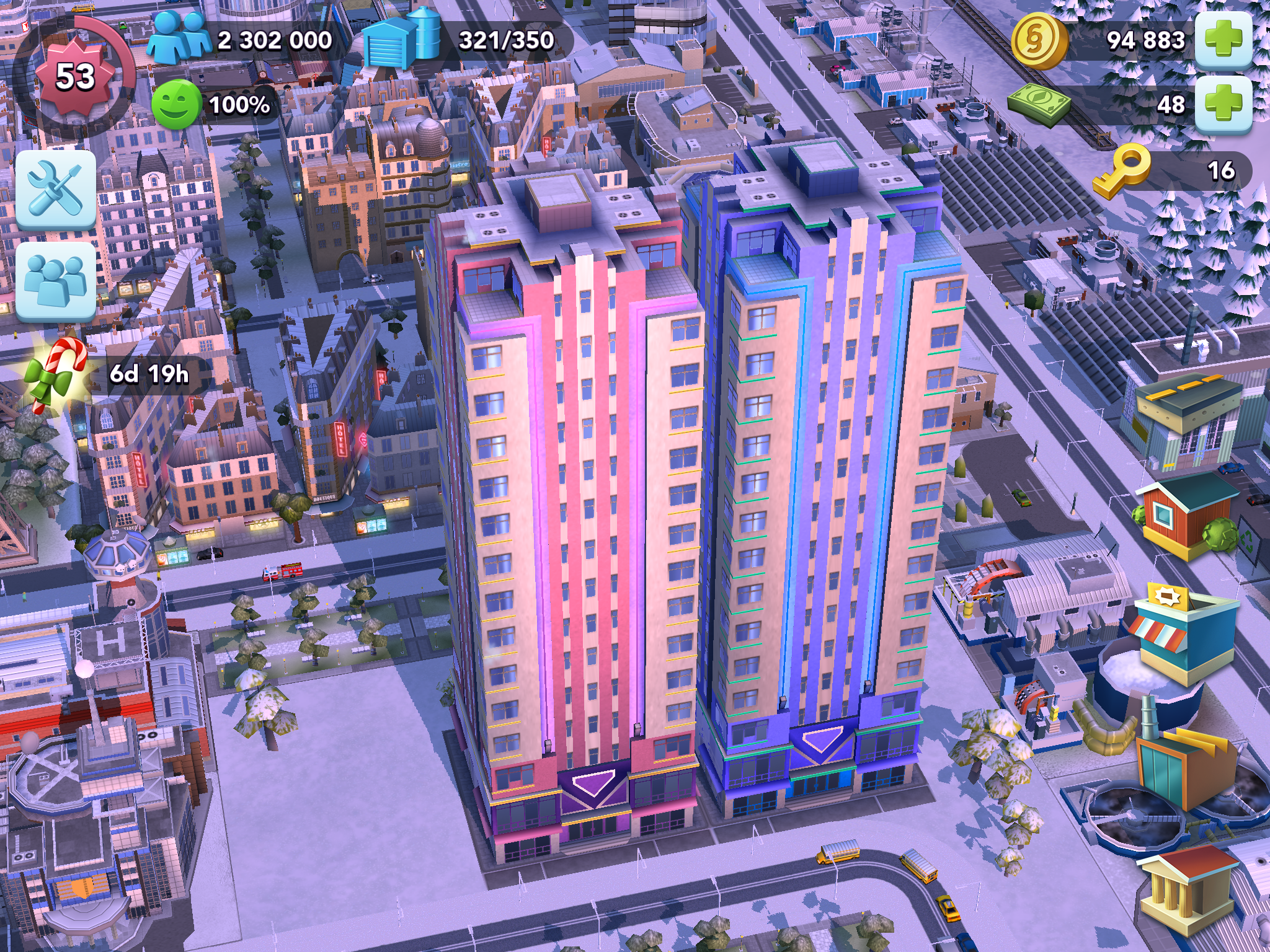Buy SimCash using the green plus
Screen dimensions: 1270x952
tap(1223, 104)
